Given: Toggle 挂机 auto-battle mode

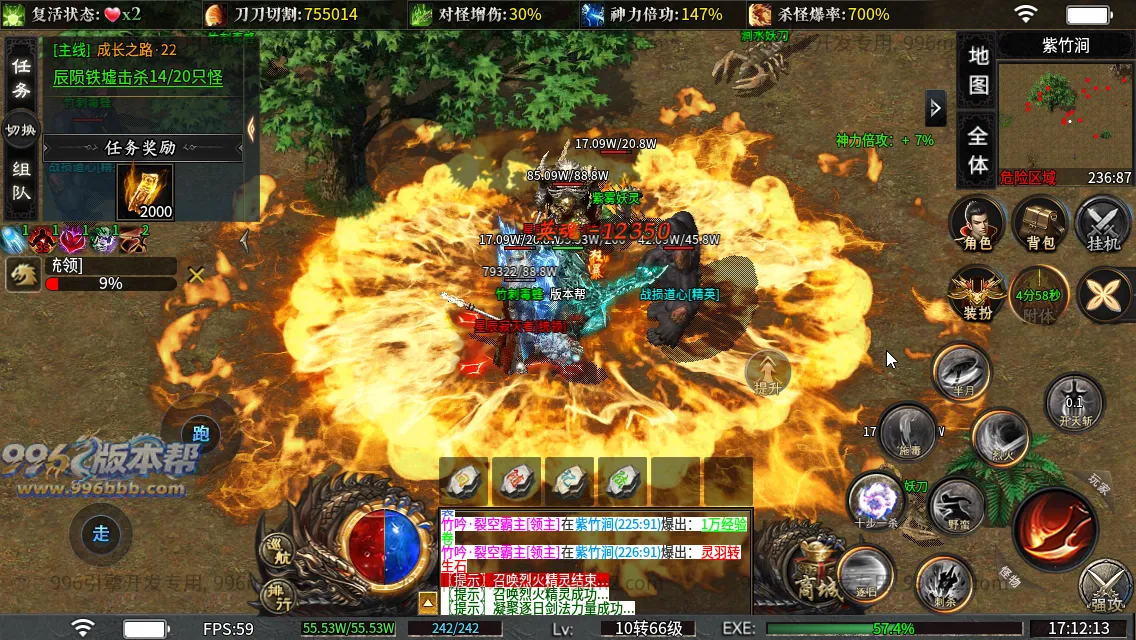Looking at the screenshot, I should pyautogui.click(x=1103, y=222).
